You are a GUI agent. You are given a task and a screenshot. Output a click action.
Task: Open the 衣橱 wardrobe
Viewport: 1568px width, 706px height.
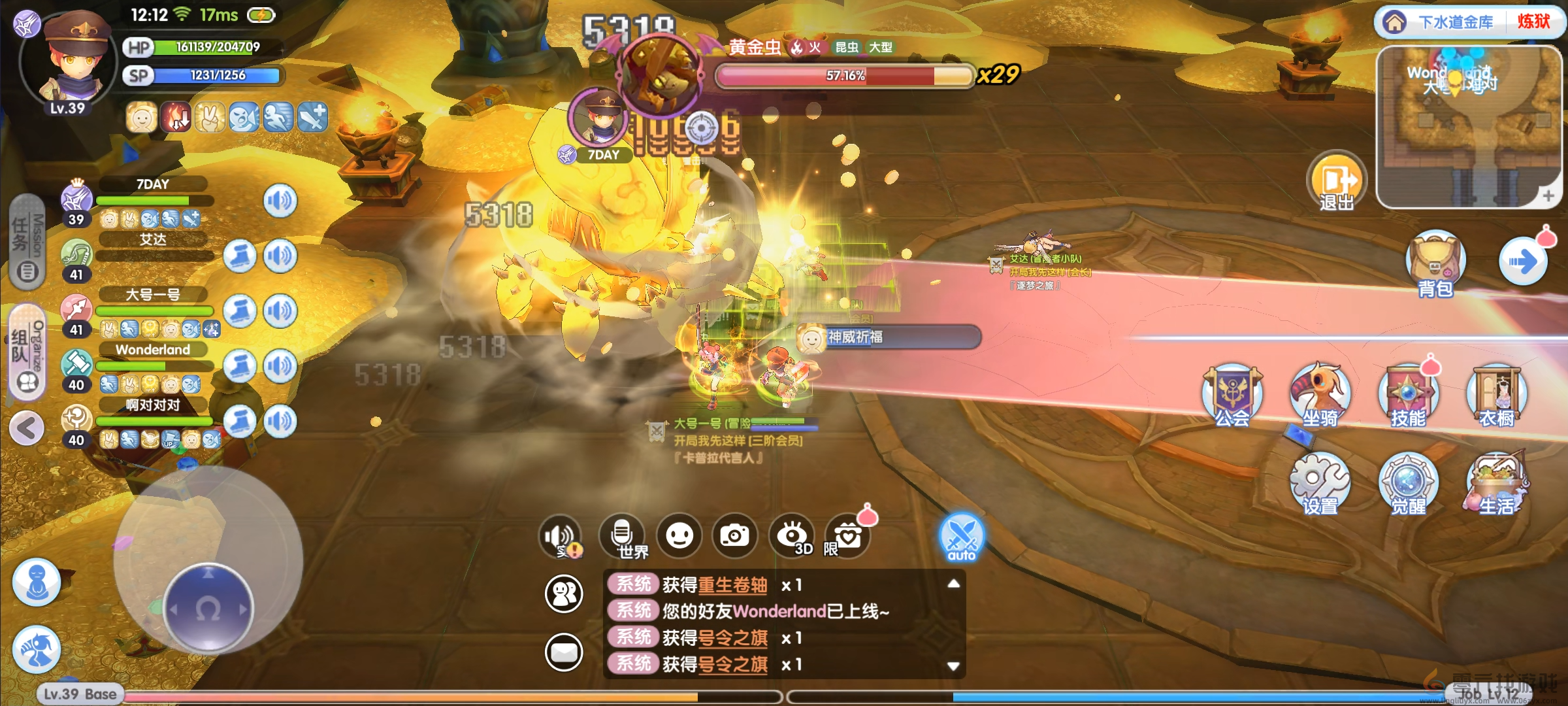click(1496, 395)
